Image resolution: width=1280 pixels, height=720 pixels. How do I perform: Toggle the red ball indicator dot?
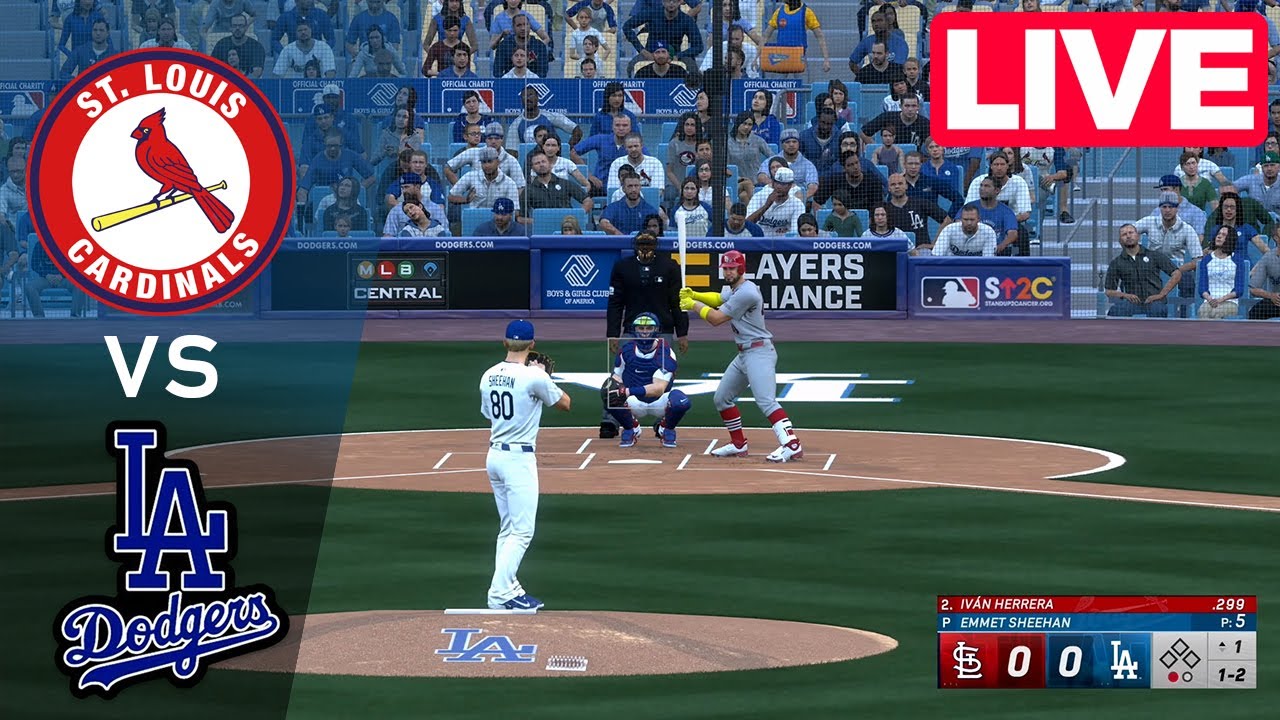1173,677
